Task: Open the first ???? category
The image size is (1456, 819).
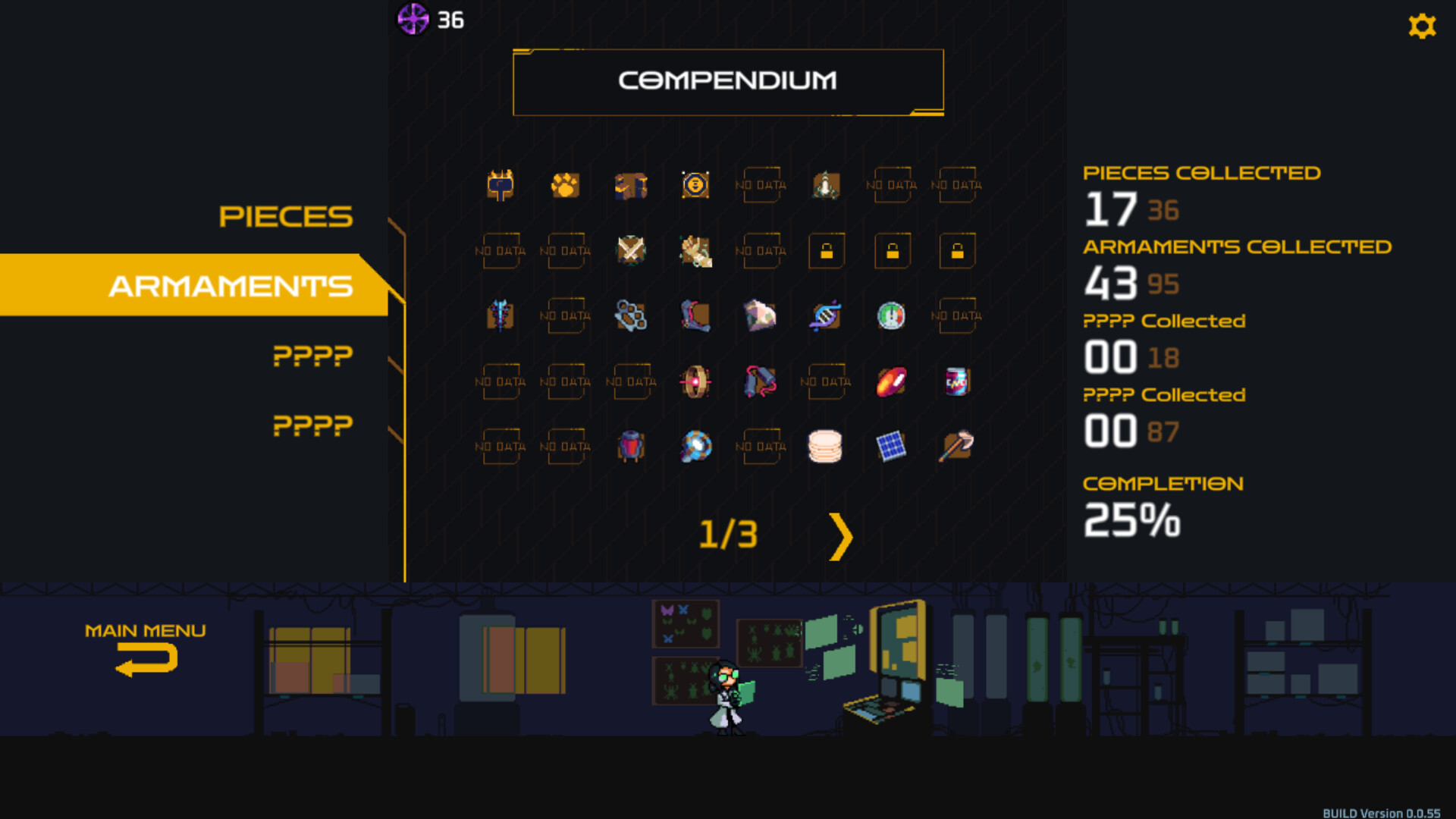Action: (x=312, y=355)
